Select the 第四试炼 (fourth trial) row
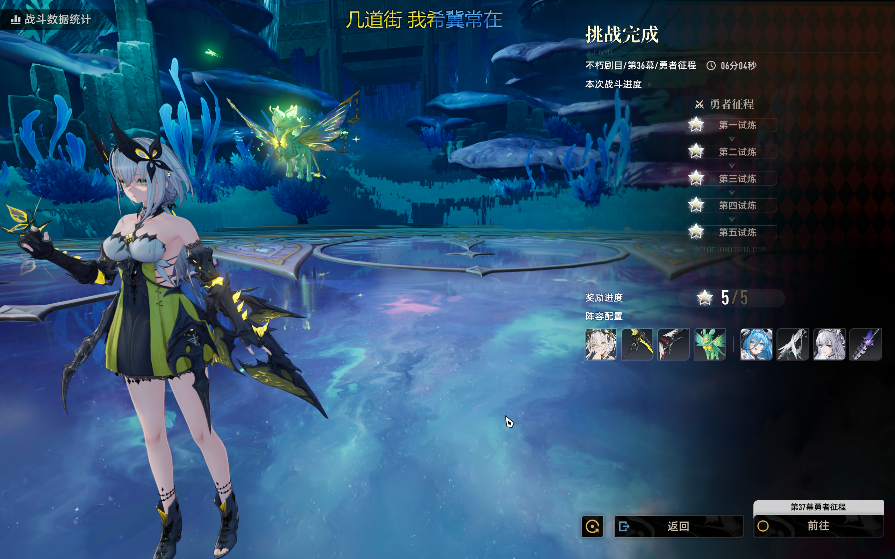Screen dimensions: 895x559 (x=736, y=205)
